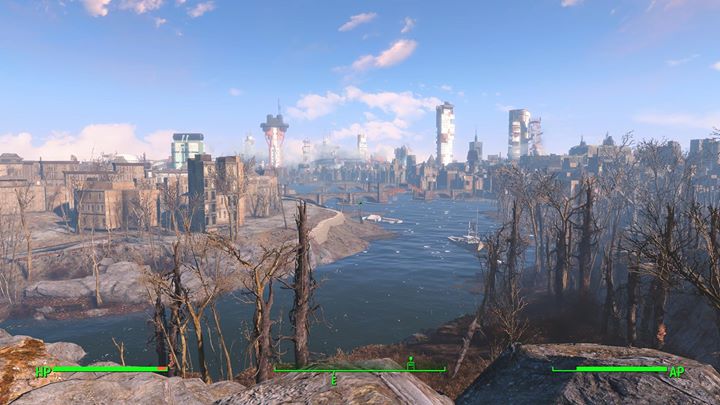
Task: Select the compass bar heading strip
Action: click(x=360, y=371)
